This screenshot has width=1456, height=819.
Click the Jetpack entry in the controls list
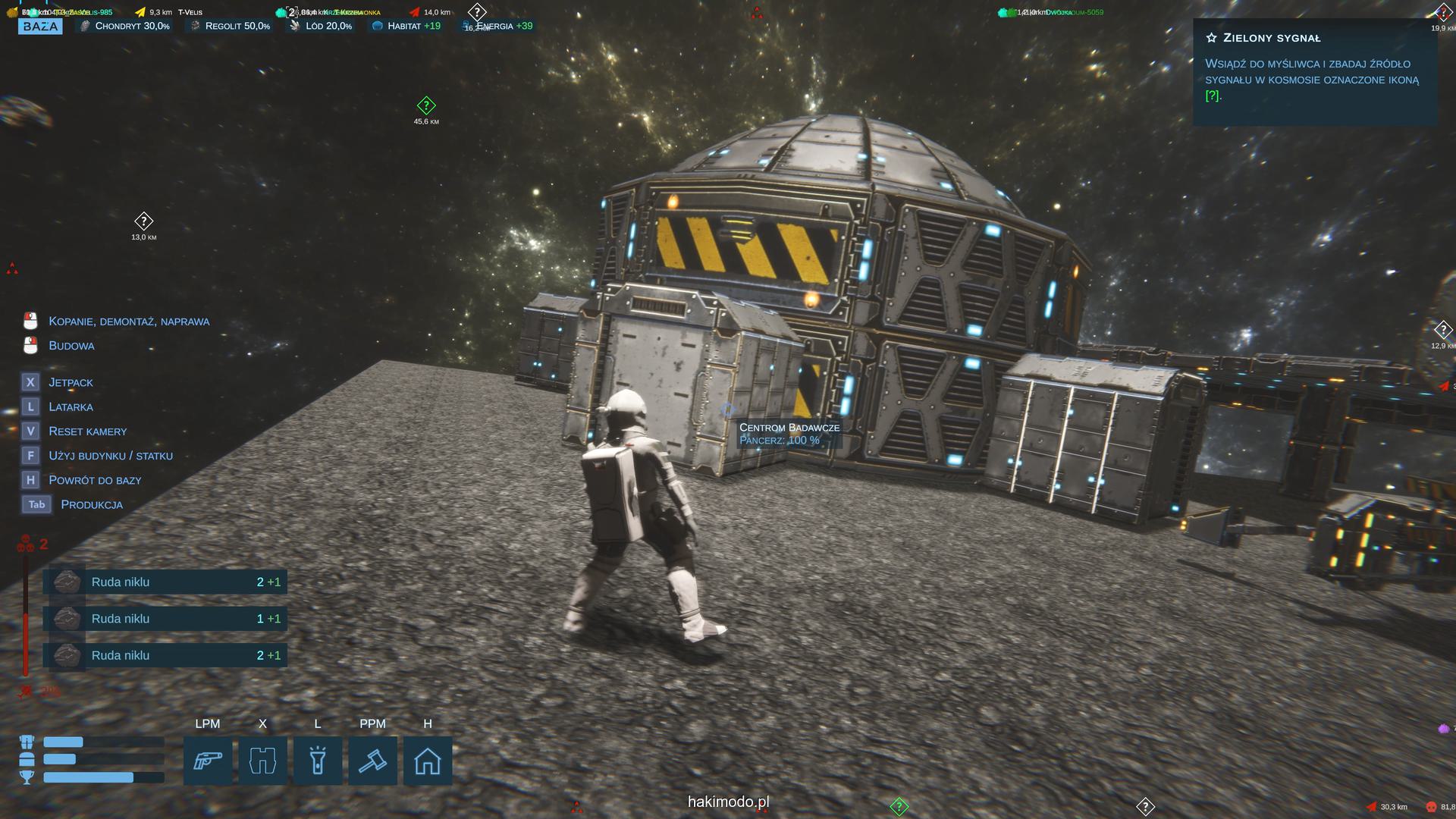point(71,383)
